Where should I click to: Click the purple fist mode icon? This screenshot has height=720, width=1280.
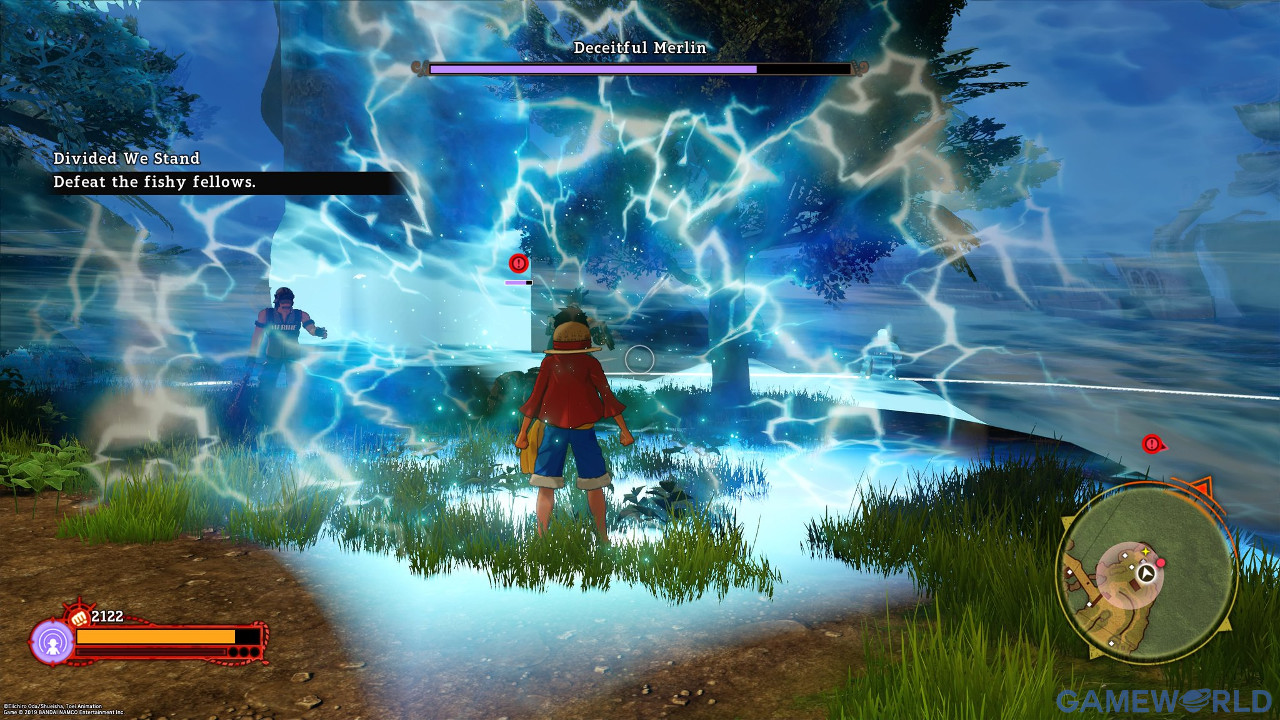(50, 642)
